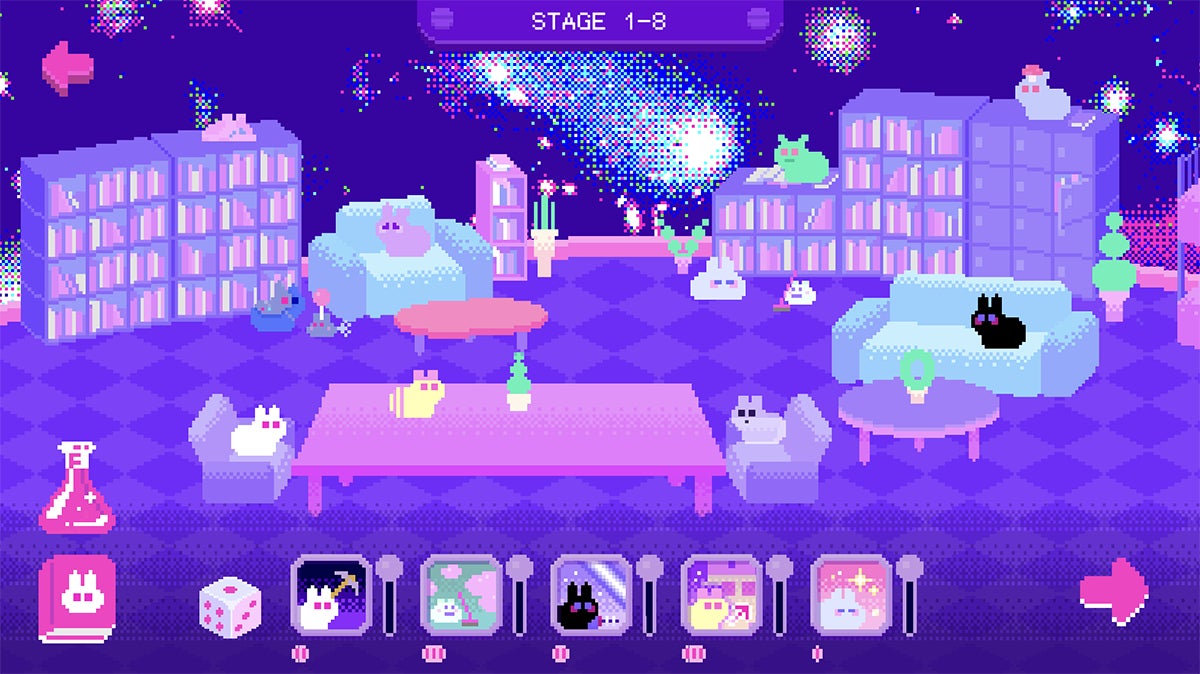Viewport: 1200px width, 674px height.
Task: Select the black bunny card
Action: coord(591,594)
